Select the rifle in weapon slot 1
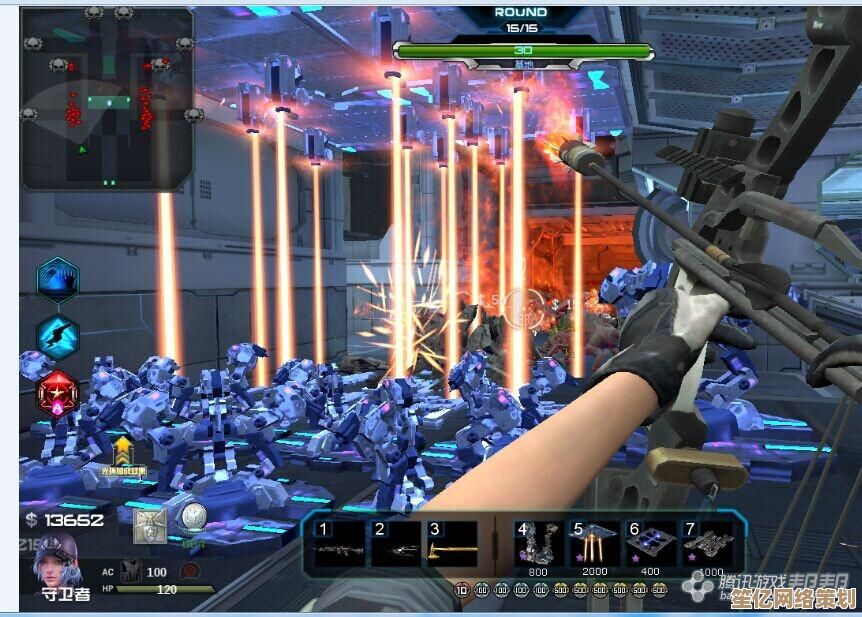 click(338, 545)
